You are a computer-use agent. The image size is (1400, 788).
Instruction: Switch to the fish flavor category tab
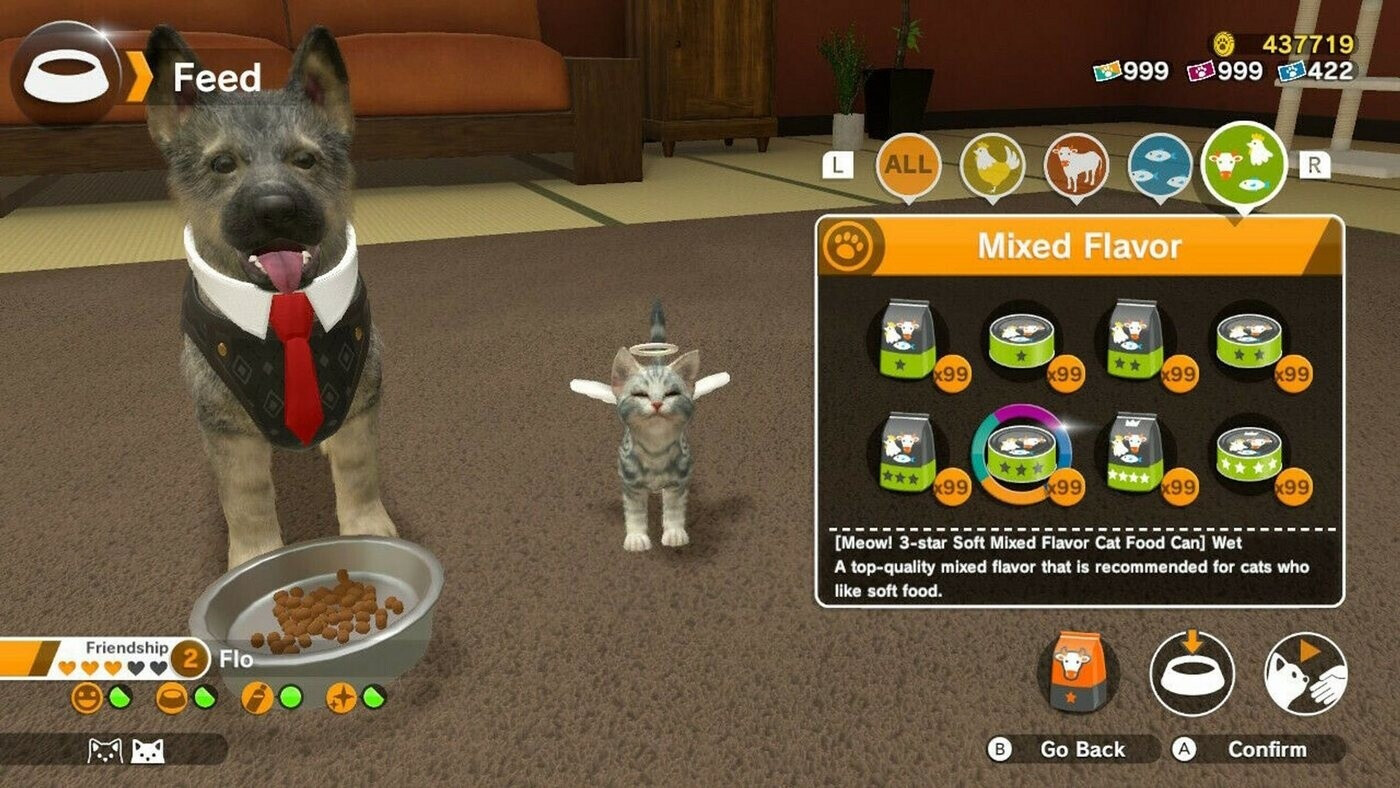tap(1160, 164)
